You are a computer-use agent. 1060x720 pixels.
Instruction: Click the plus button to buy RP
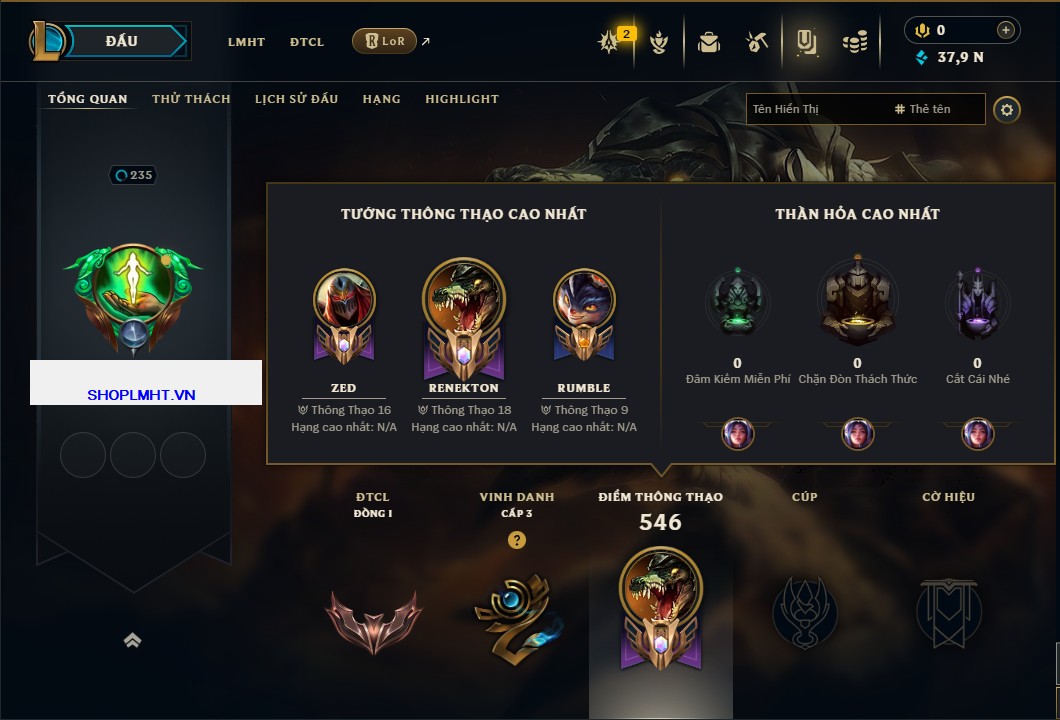[x=1006, y=30]
